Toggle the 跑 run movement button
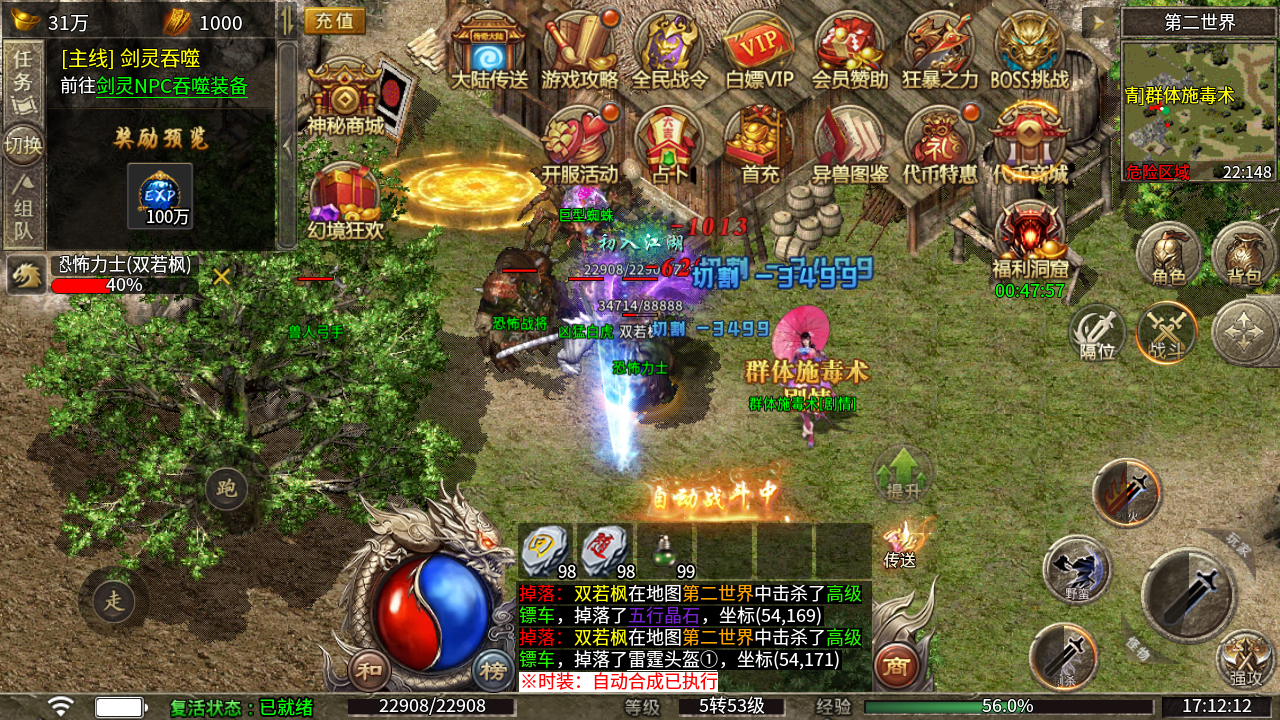 (227, 489)
